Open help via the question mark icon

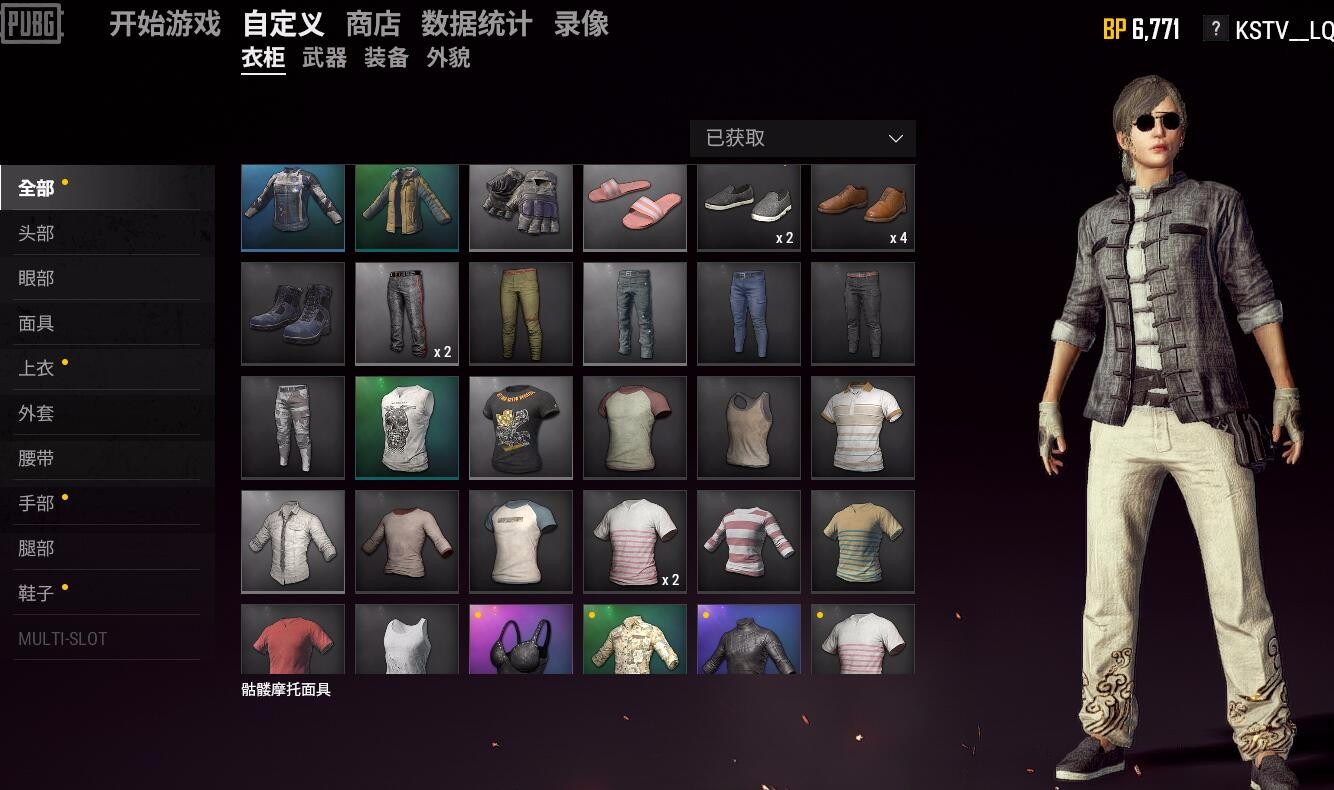1215,29
